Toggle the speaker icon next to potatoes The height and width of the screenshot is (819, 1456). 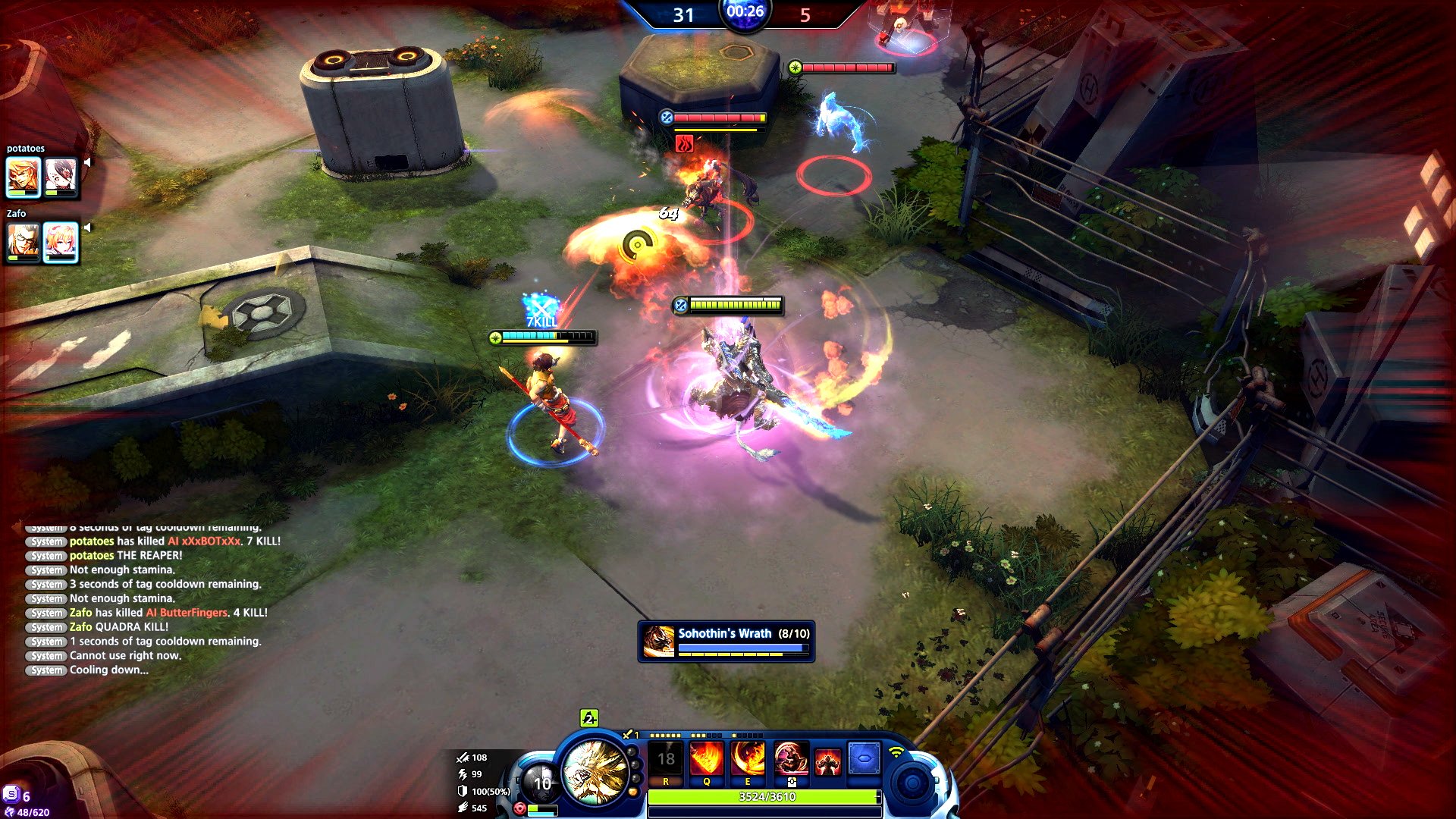[88, 162]
